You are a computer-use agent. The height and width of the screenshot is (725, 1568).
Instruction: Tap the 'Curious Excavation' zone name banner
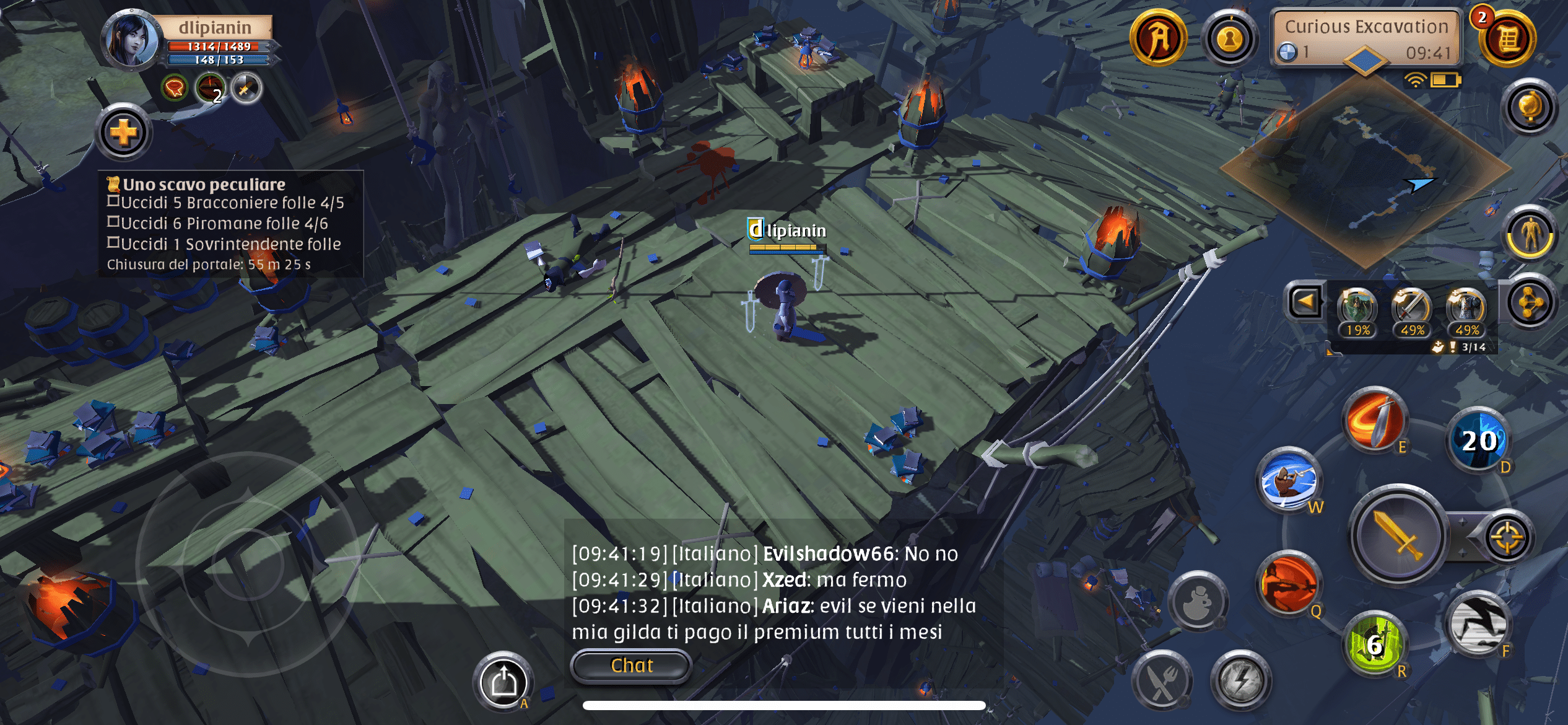coord(1369,27)
